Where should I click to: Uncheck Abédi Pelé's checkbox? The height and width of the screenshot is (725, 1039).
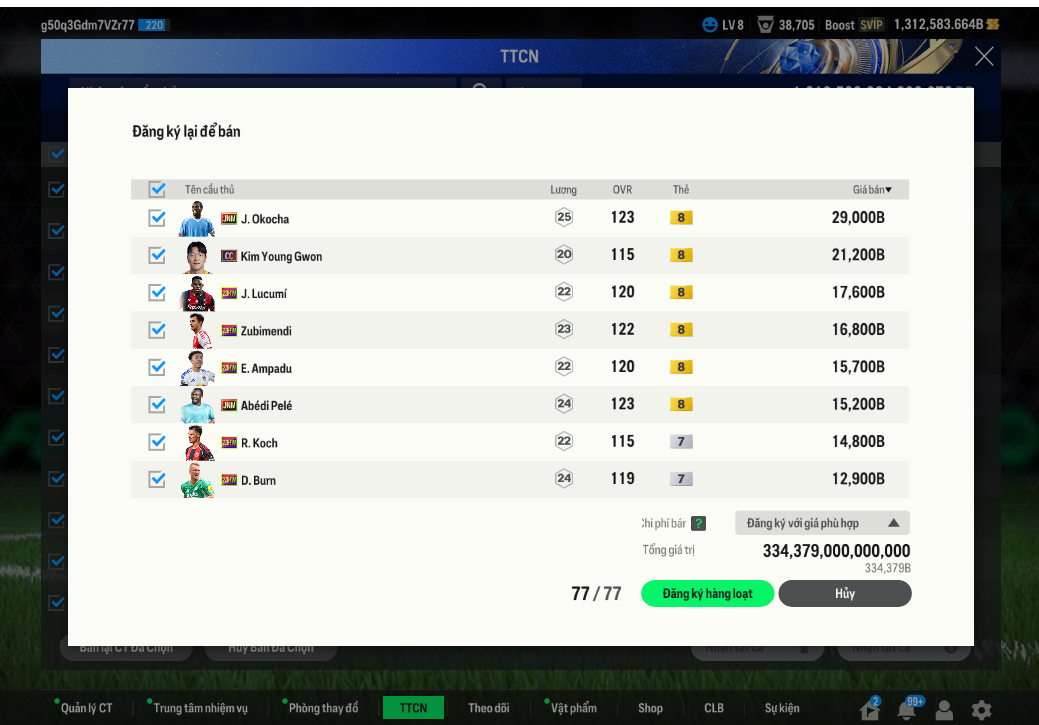coord(157,404)
